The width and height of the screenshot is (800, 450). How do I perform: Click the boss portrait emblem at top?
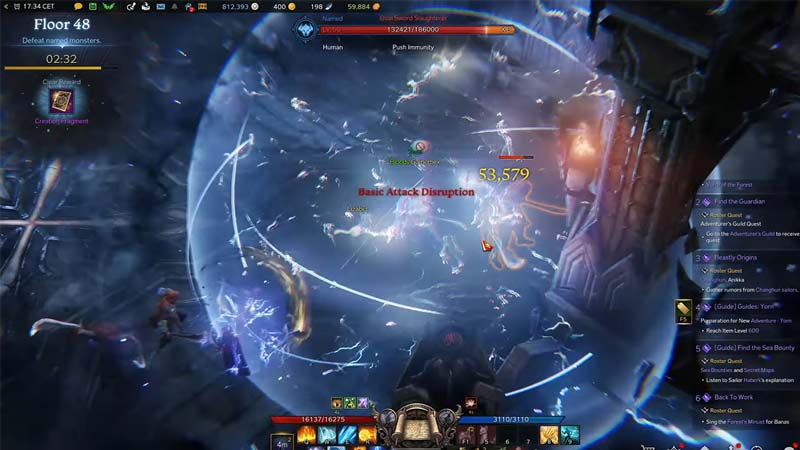(x=303, y=30)
